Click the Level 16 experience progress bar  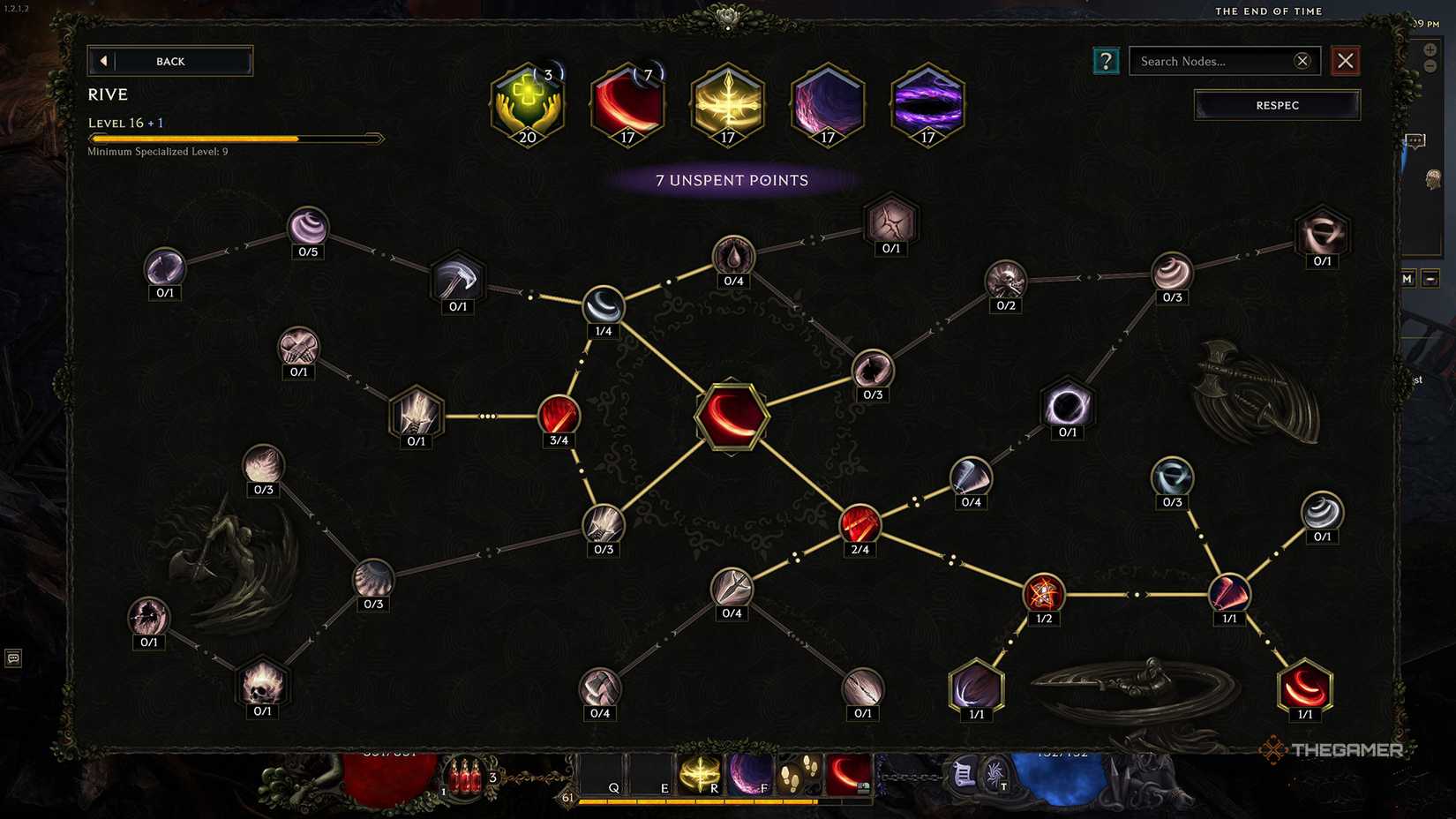(x=234, y=138)
